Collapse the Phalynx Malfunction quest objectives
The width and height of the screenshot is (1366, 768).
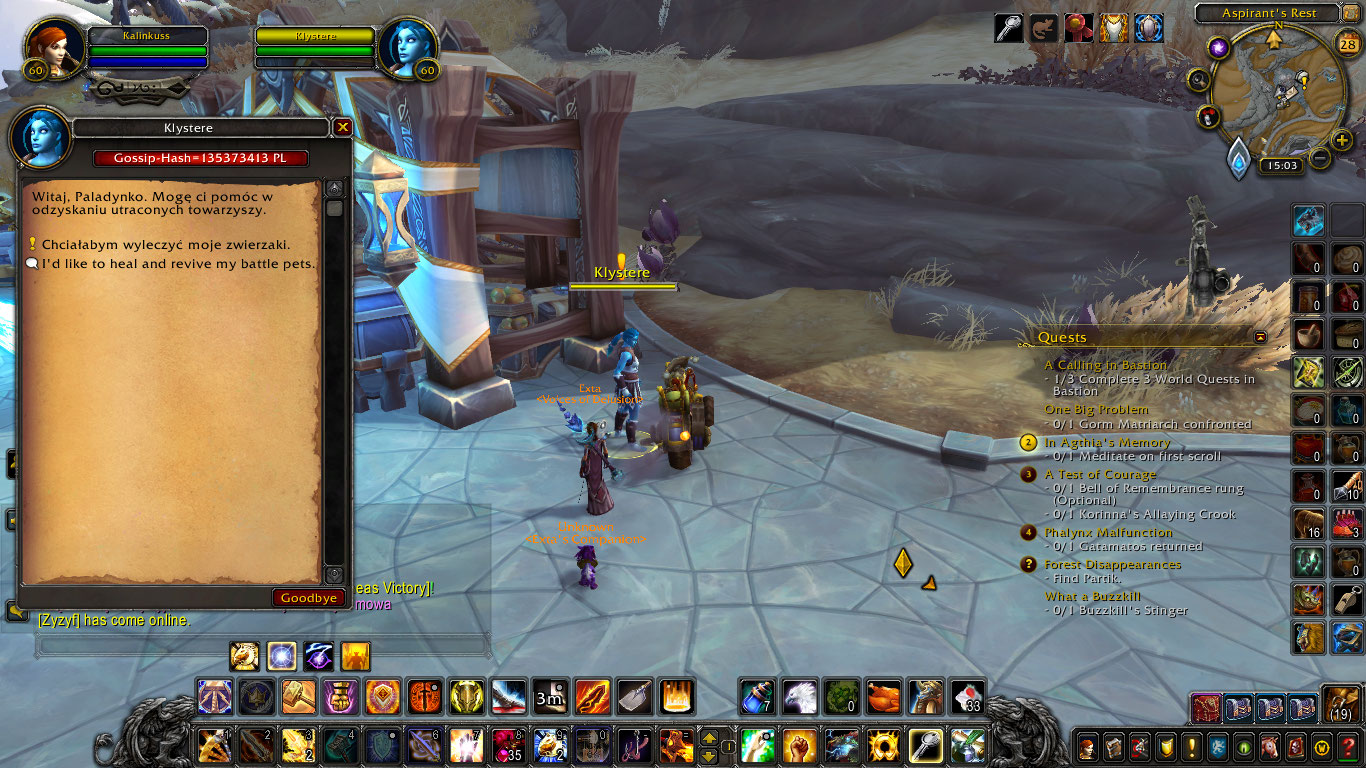[x=1110, y=532]
